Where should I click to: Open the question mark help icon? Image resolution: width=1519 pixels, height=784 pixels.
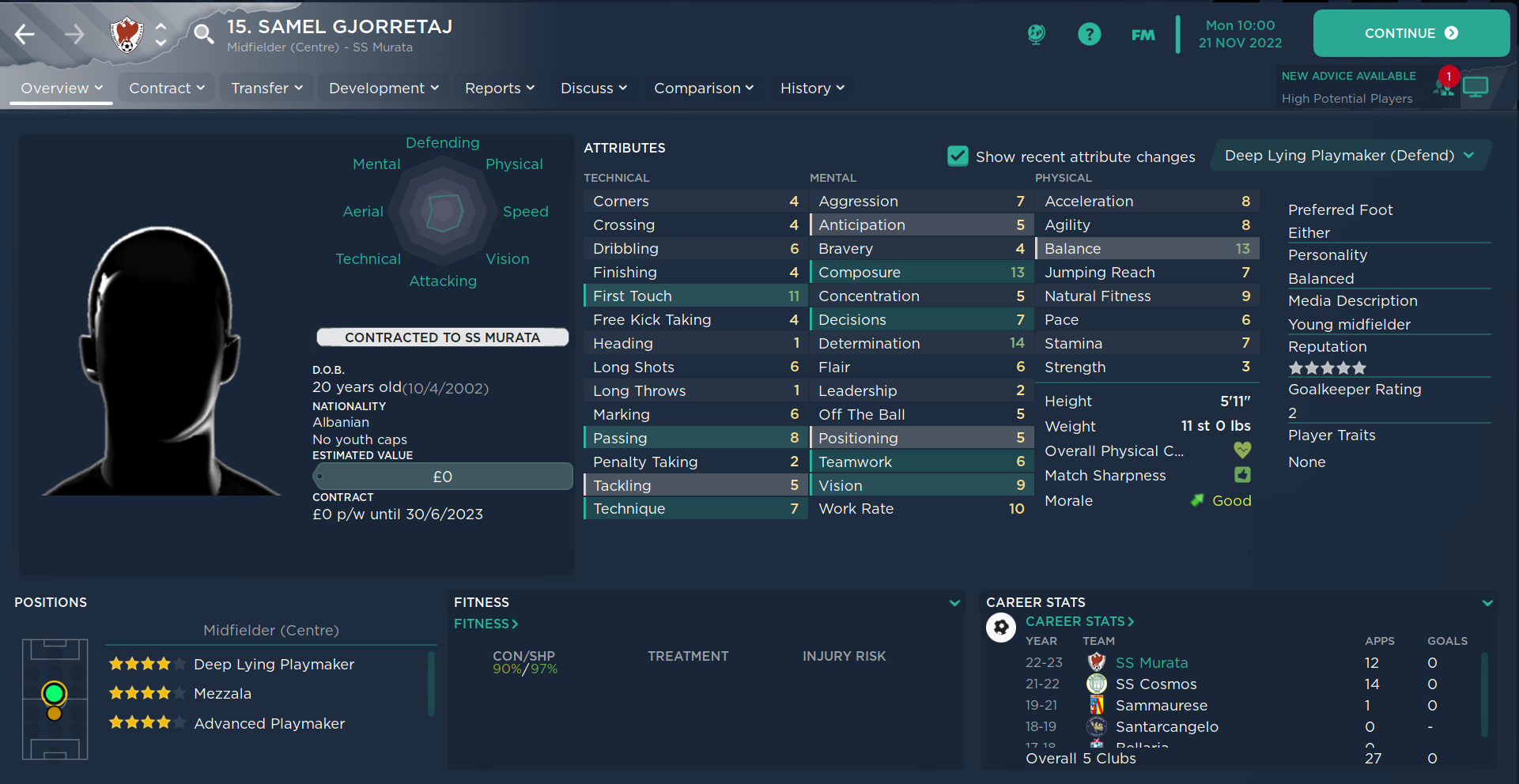1089,34
